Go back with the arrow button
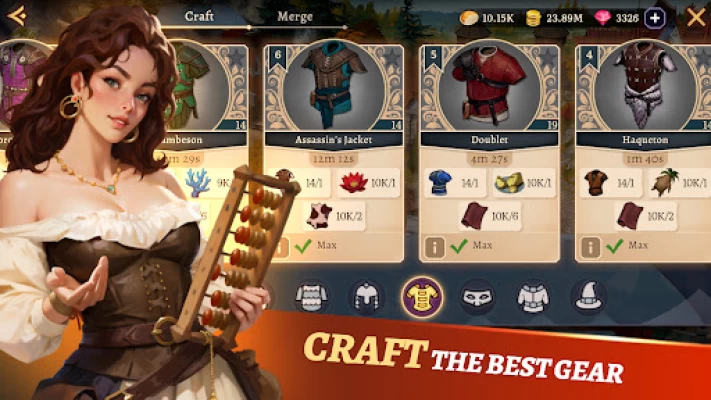711x400 pixels. click(x=16, y=16)
